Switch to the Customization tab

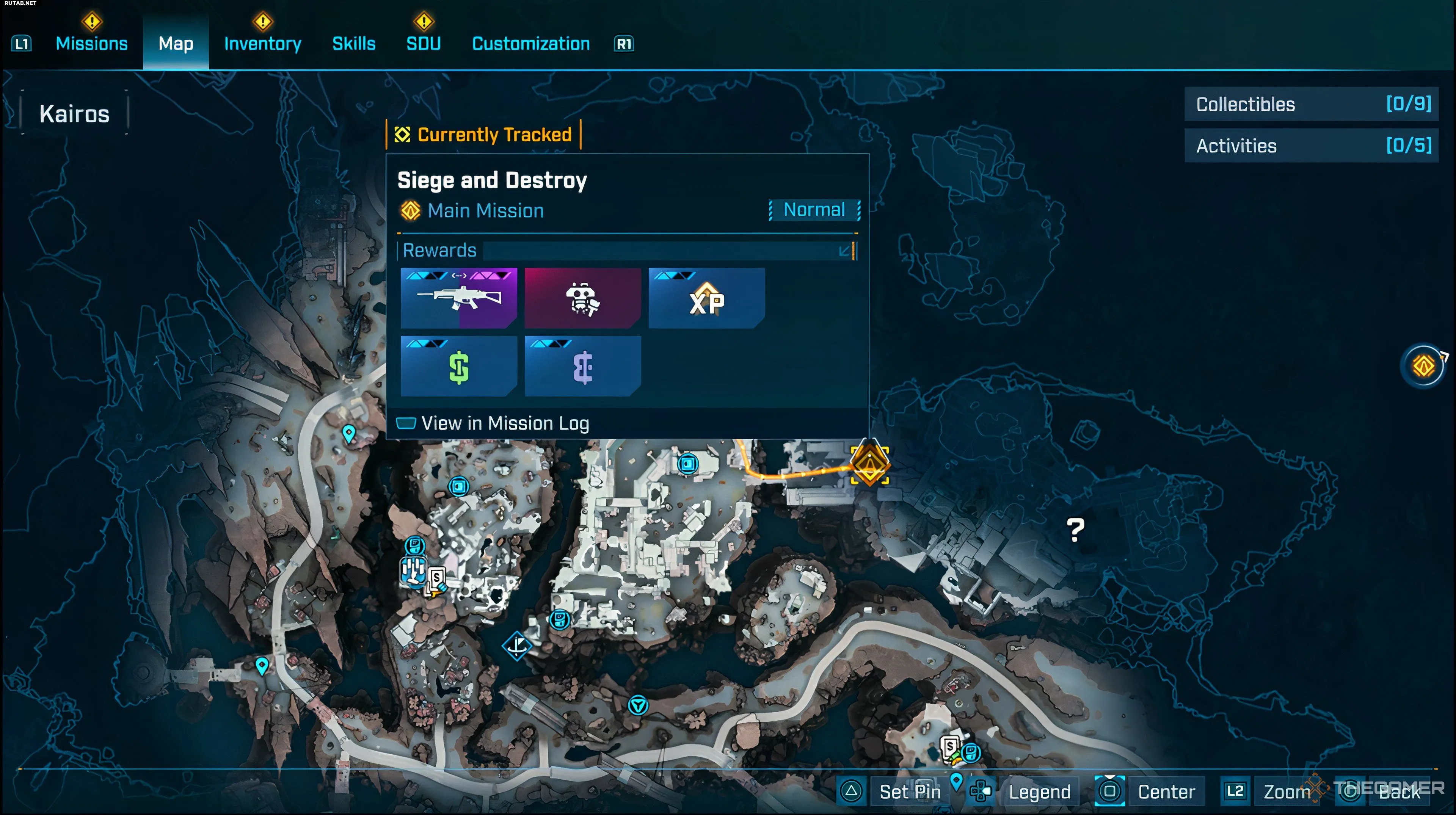[x=531, y=44]
